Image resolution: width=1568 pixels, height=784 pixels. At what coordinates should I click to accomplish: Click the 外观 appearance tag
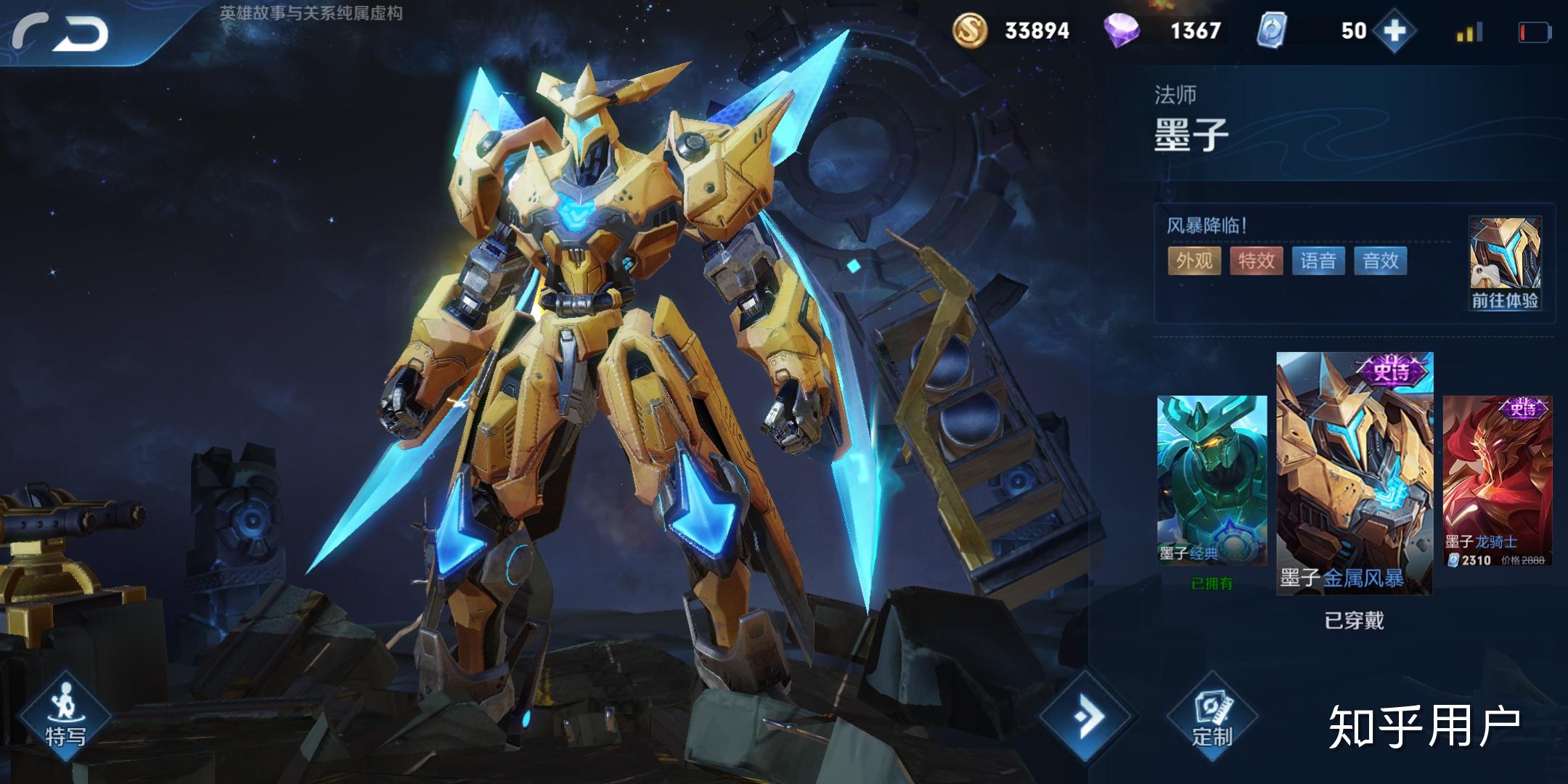click(1194, 261)
